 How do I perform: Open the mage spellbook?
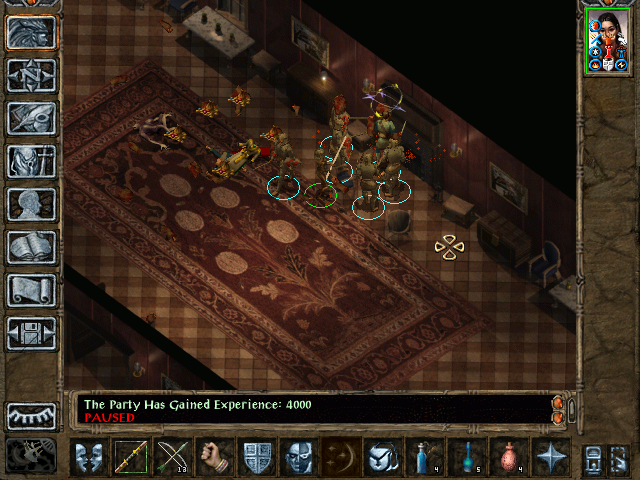[x=32, y=247]
